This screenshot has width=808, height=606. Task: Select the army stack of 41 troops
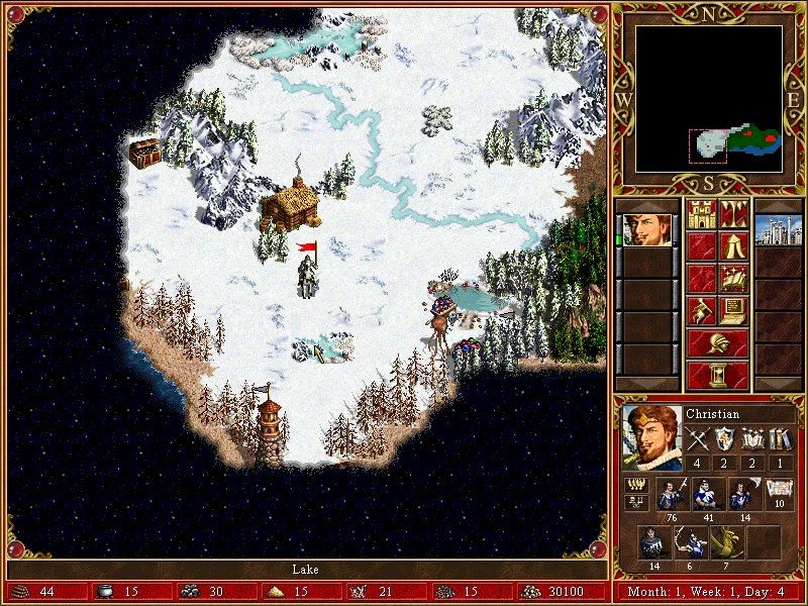707,497
